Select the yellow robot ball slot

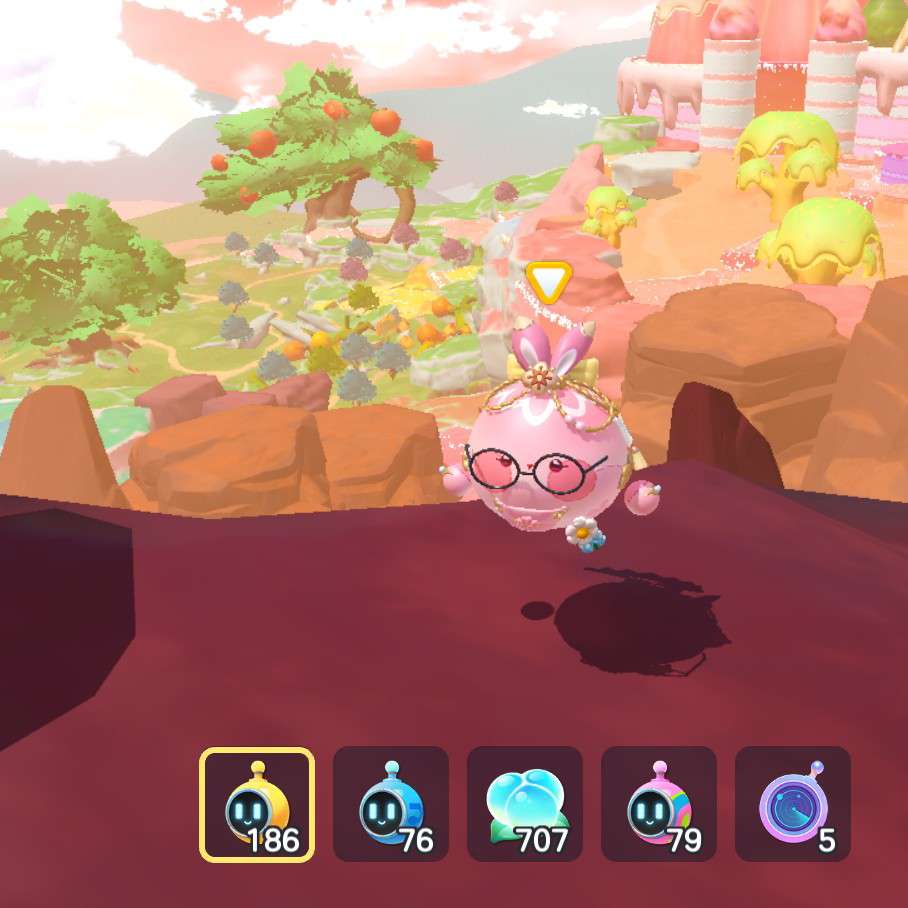click(257, 804)
